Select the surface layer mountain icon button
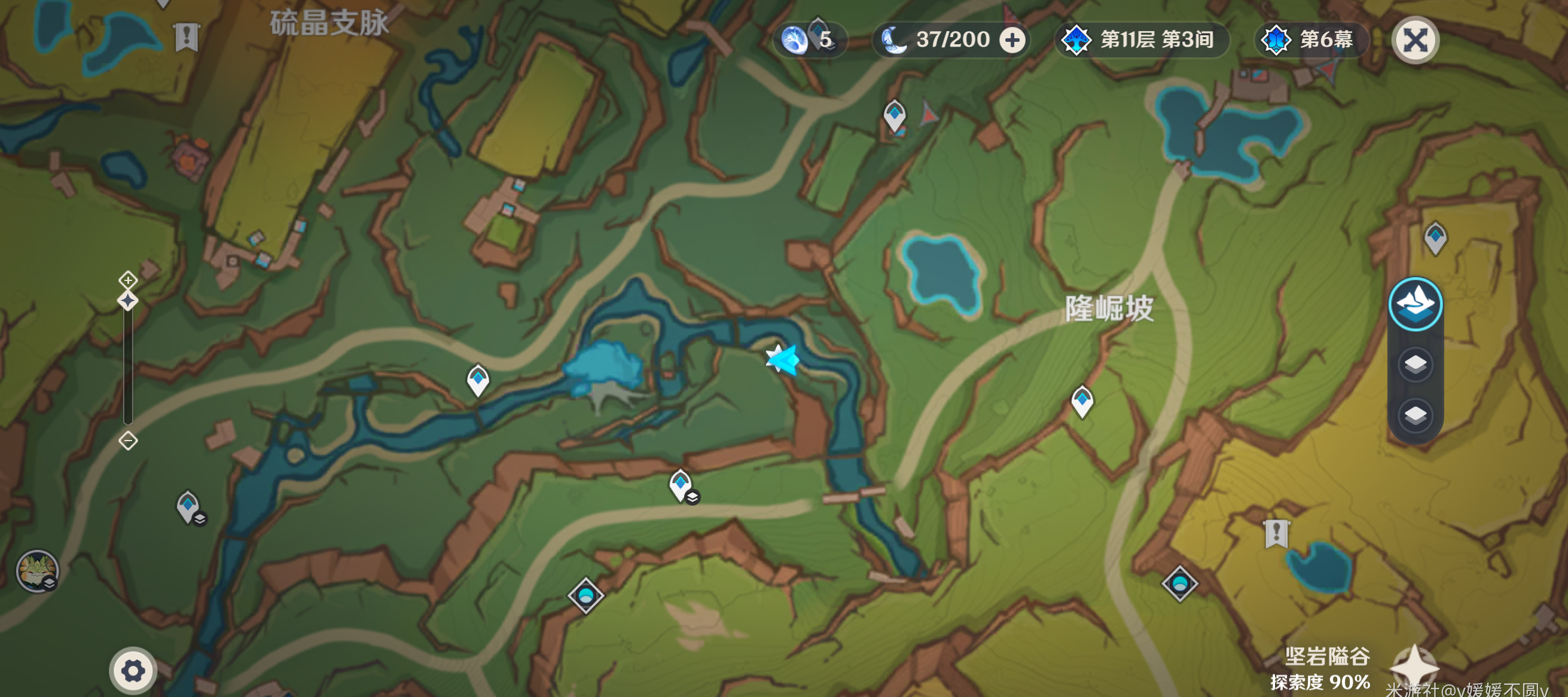The image size is (1568, 697). click(1415, 304)
